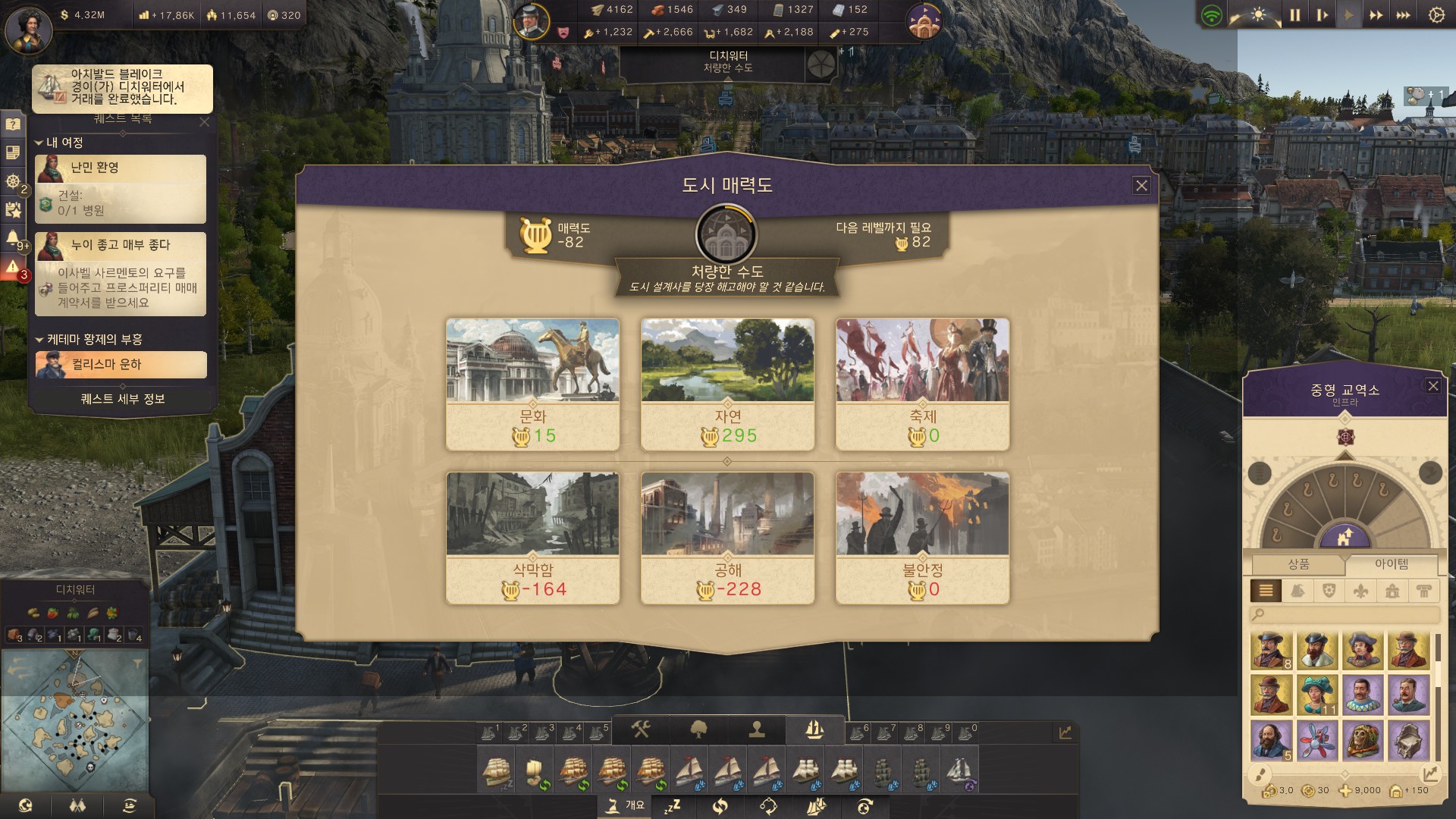Select the build tools hammer tab
Image resolution: width=1456 pixels, height=819 pixels.
[641, 730]
